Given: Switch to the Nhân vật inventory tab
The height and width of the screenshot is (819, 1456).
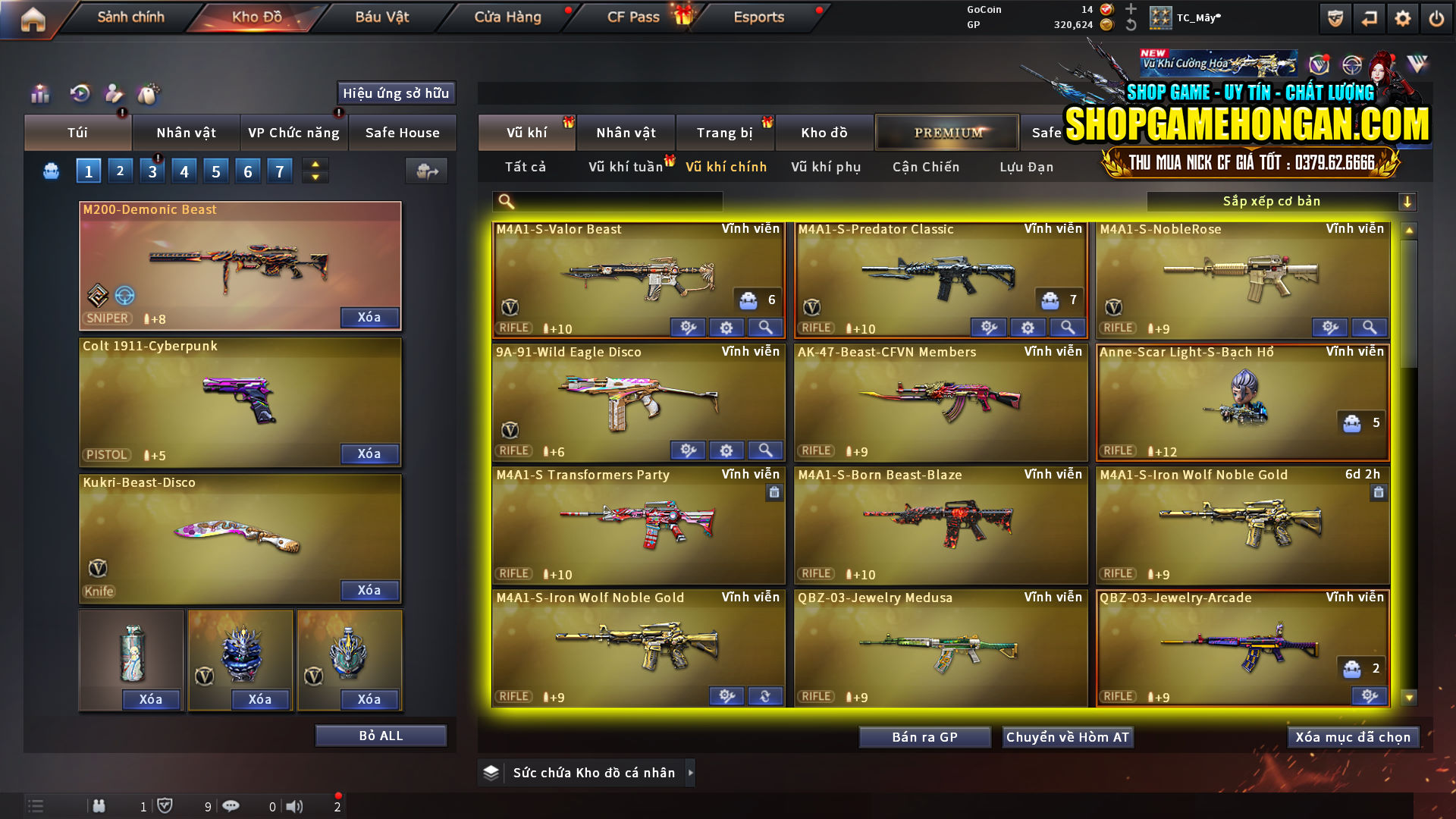Looking at the screenshot, I should click(186, 132).
